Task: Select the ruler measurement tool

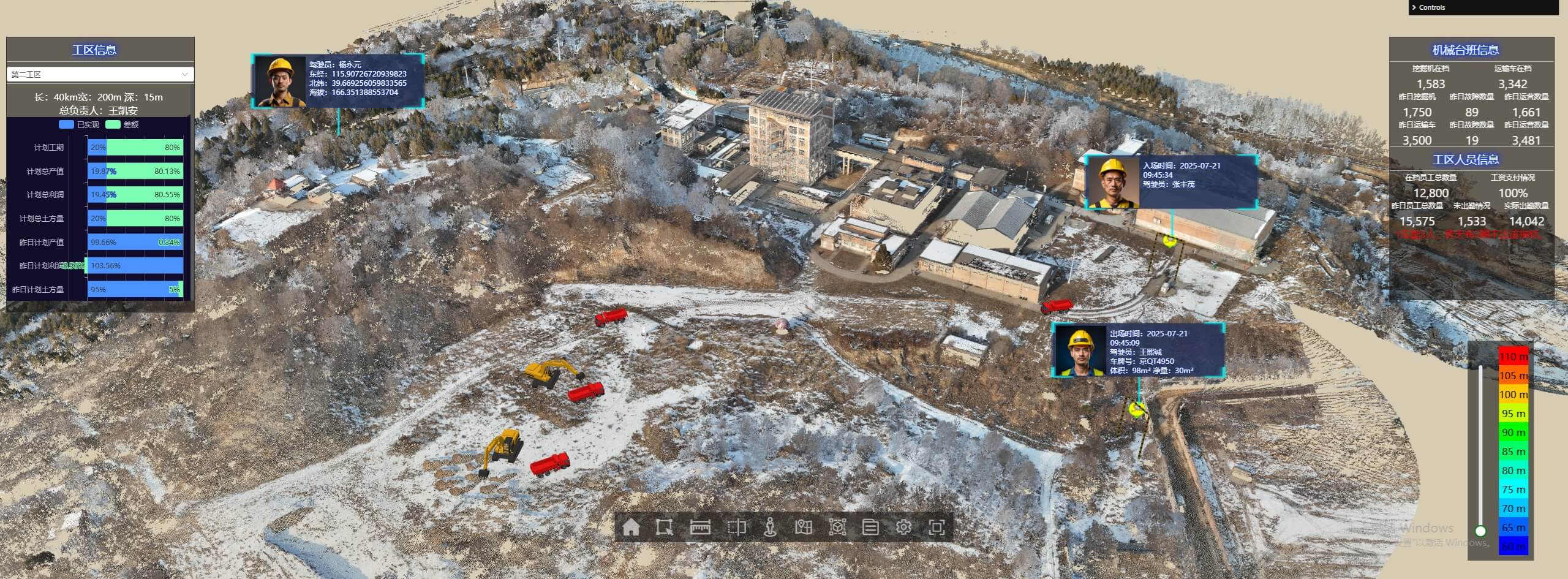Action: pos(699,527)
